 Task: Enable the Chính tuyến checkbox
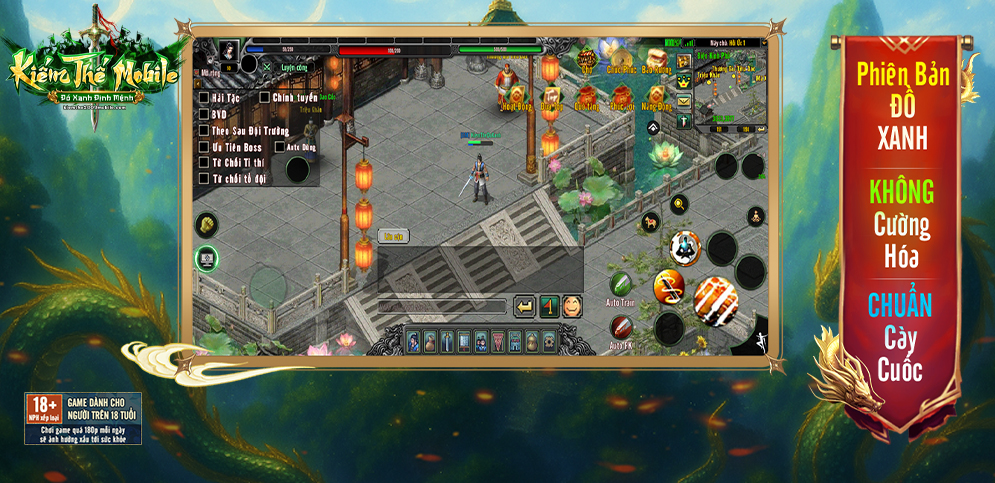click(x=264, y=98)
